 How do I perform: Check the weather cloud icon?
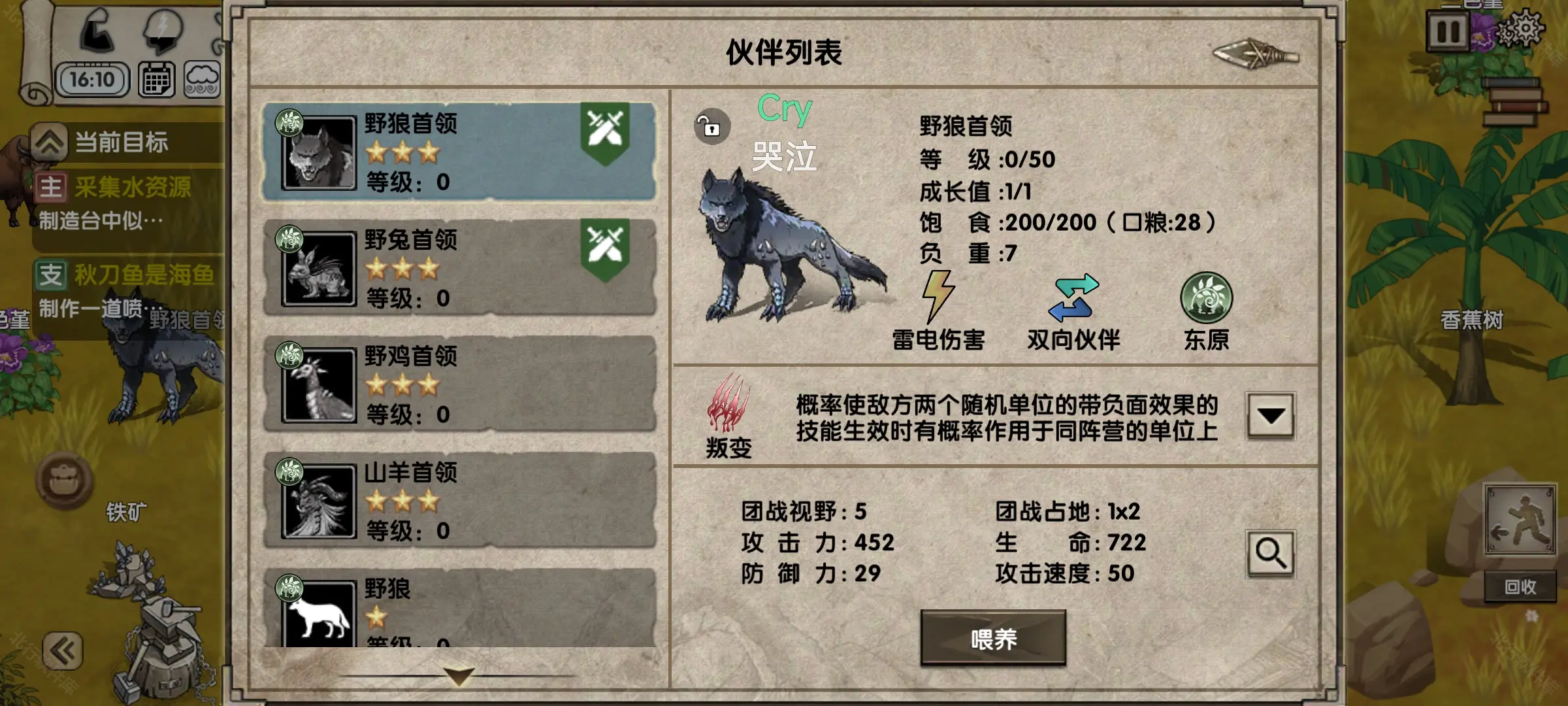(202, 80)
